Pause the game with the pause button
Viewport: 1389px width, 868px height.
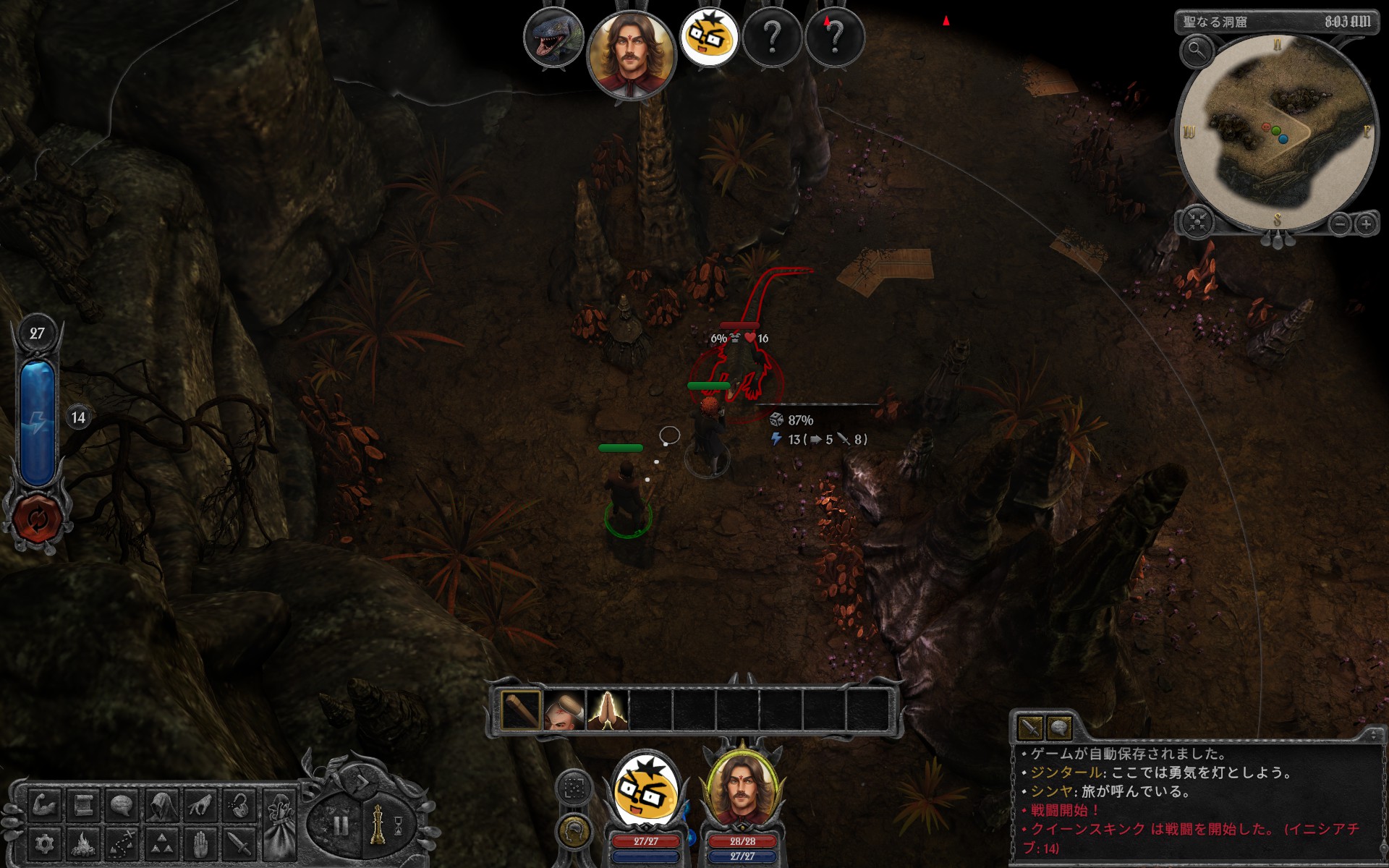(x=341, y=825)
